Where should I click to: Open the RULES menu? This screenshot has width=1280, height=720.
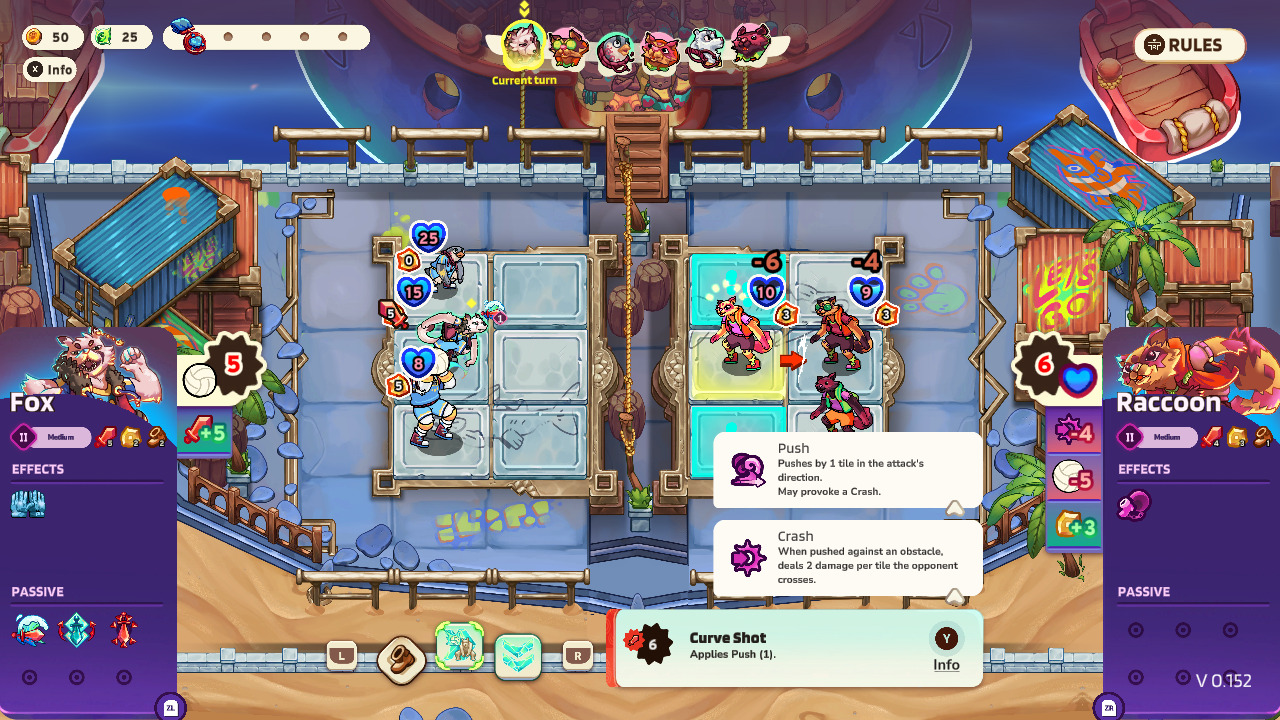pos(1188,45)
